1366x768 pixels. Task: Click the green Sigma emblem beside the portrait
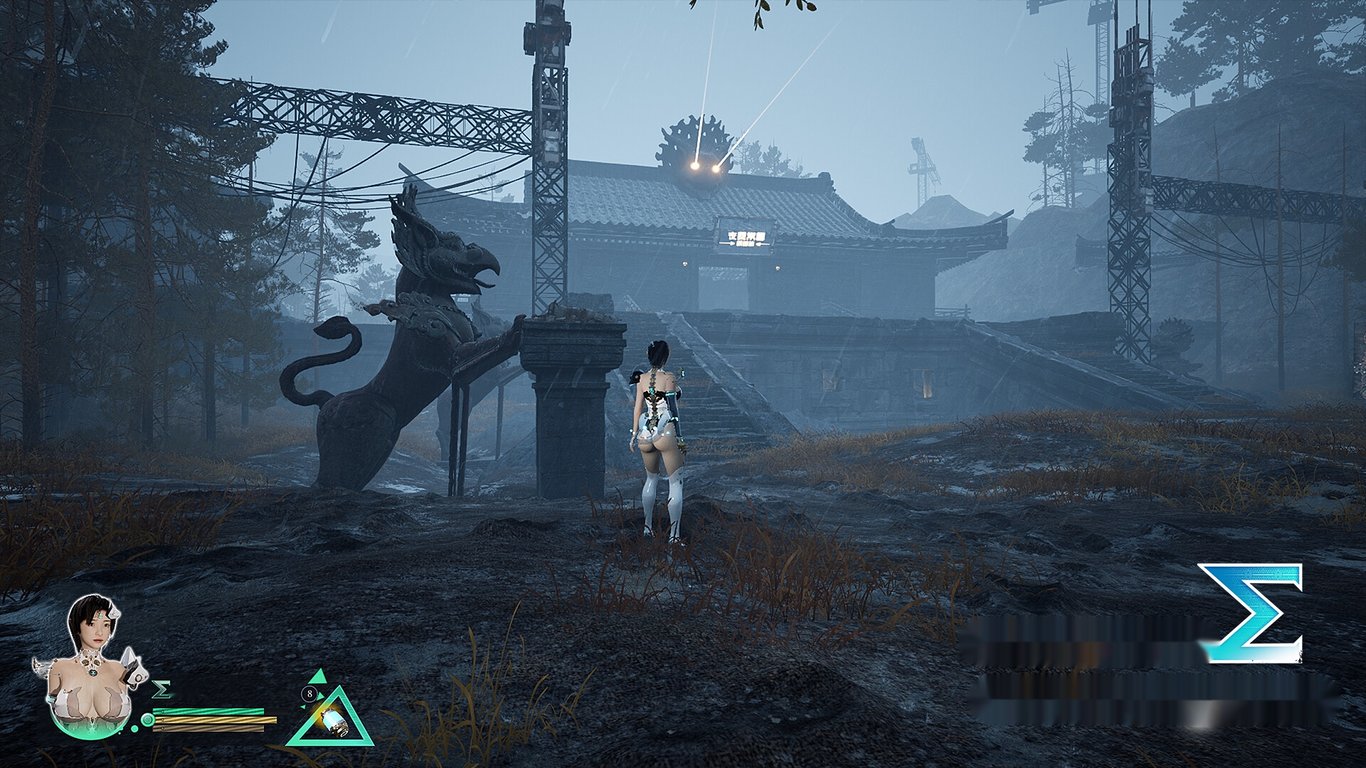pyautogui.click(x=162, y=690)
